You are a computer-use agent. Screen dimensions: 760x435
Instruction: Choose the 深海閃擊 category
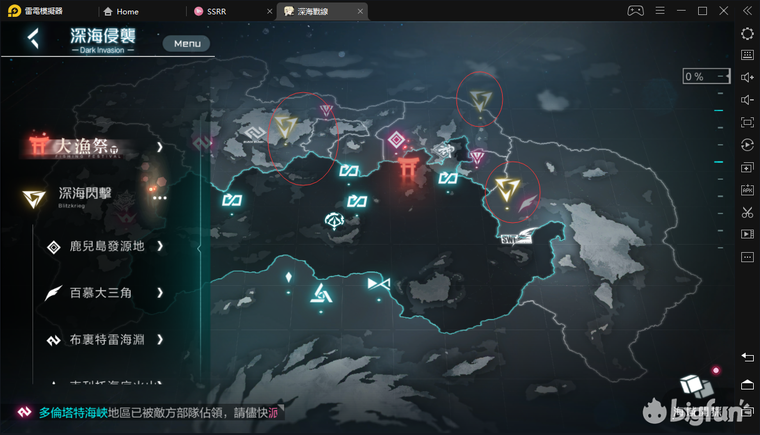[85, 197]
